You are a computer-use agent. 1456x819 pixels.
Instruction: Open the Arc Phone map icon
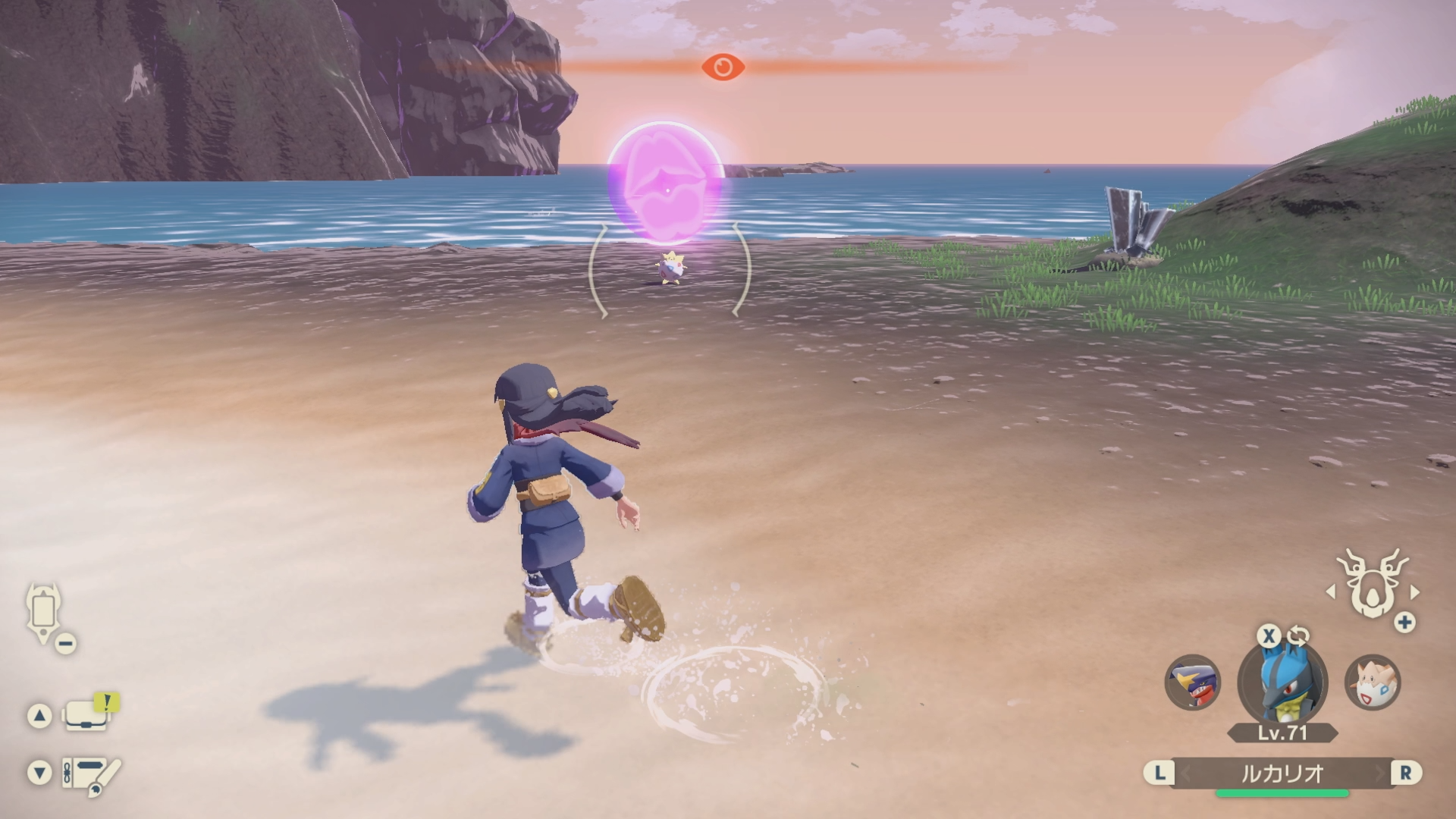(x=42, y=611)
